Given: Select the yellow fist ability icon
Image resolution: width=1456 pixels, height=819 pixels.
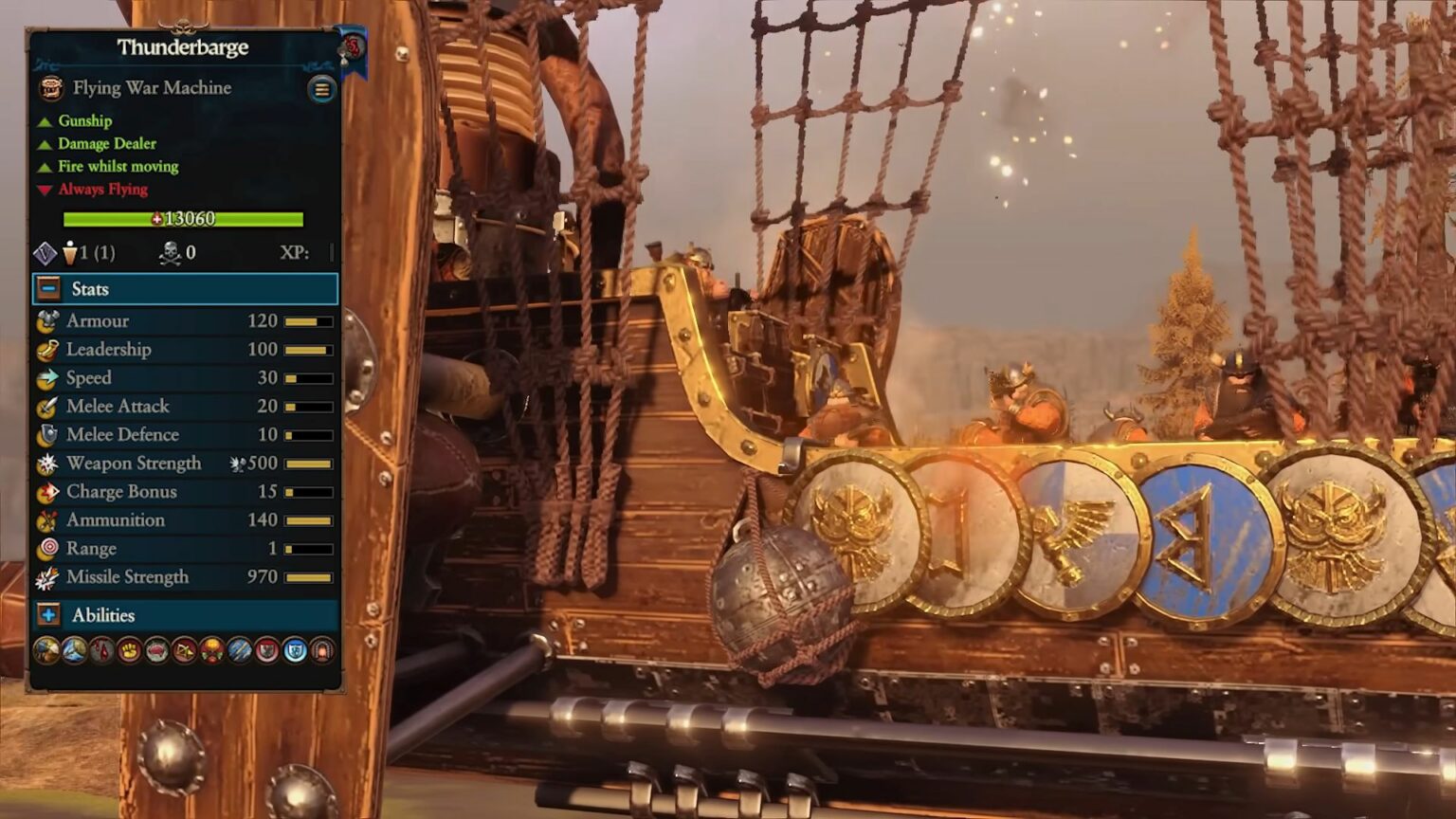Looking at the screenshot, I should pos(129,650).
